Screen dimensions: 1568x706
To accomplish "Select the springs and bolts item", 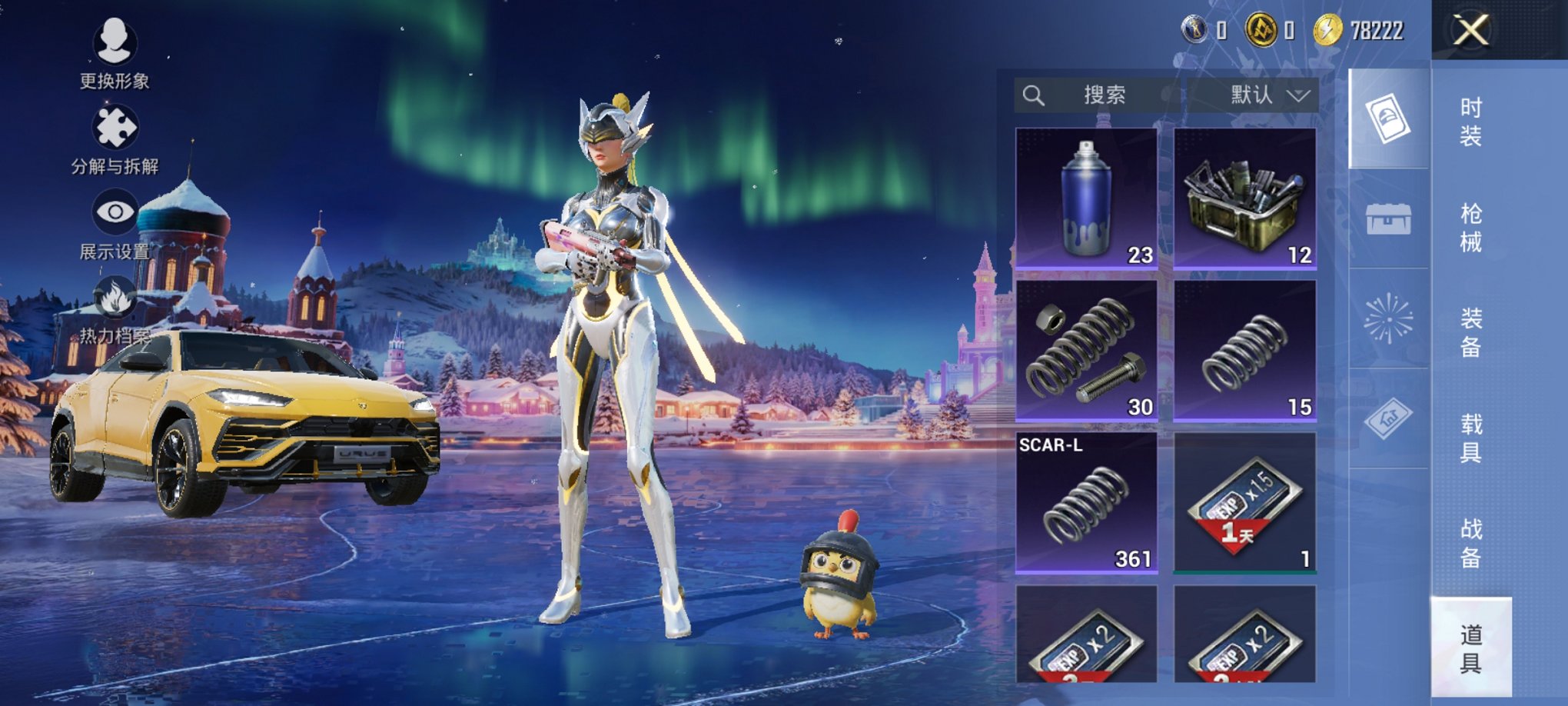I will point(1086,351).
